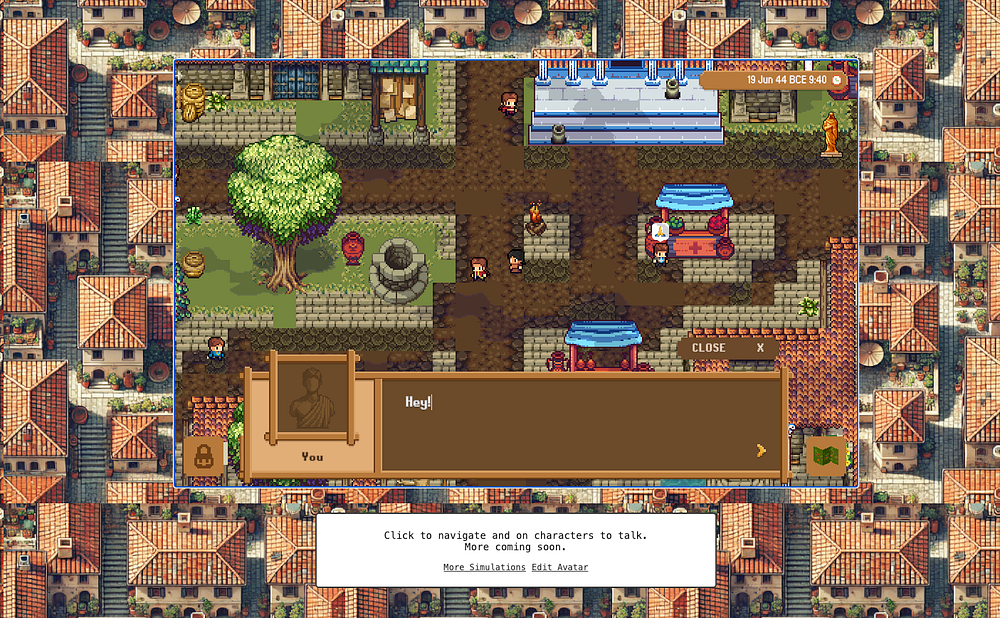Click the clock icon beside the date

[837, 80]
